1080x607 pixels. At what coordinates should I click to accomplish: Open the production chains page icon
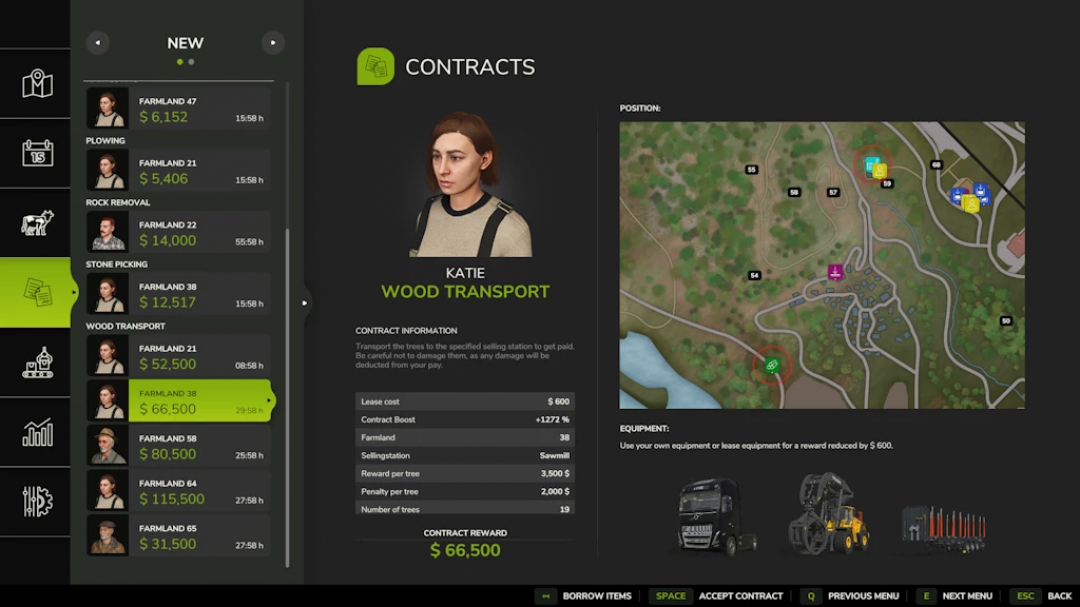tap(37, 362)
